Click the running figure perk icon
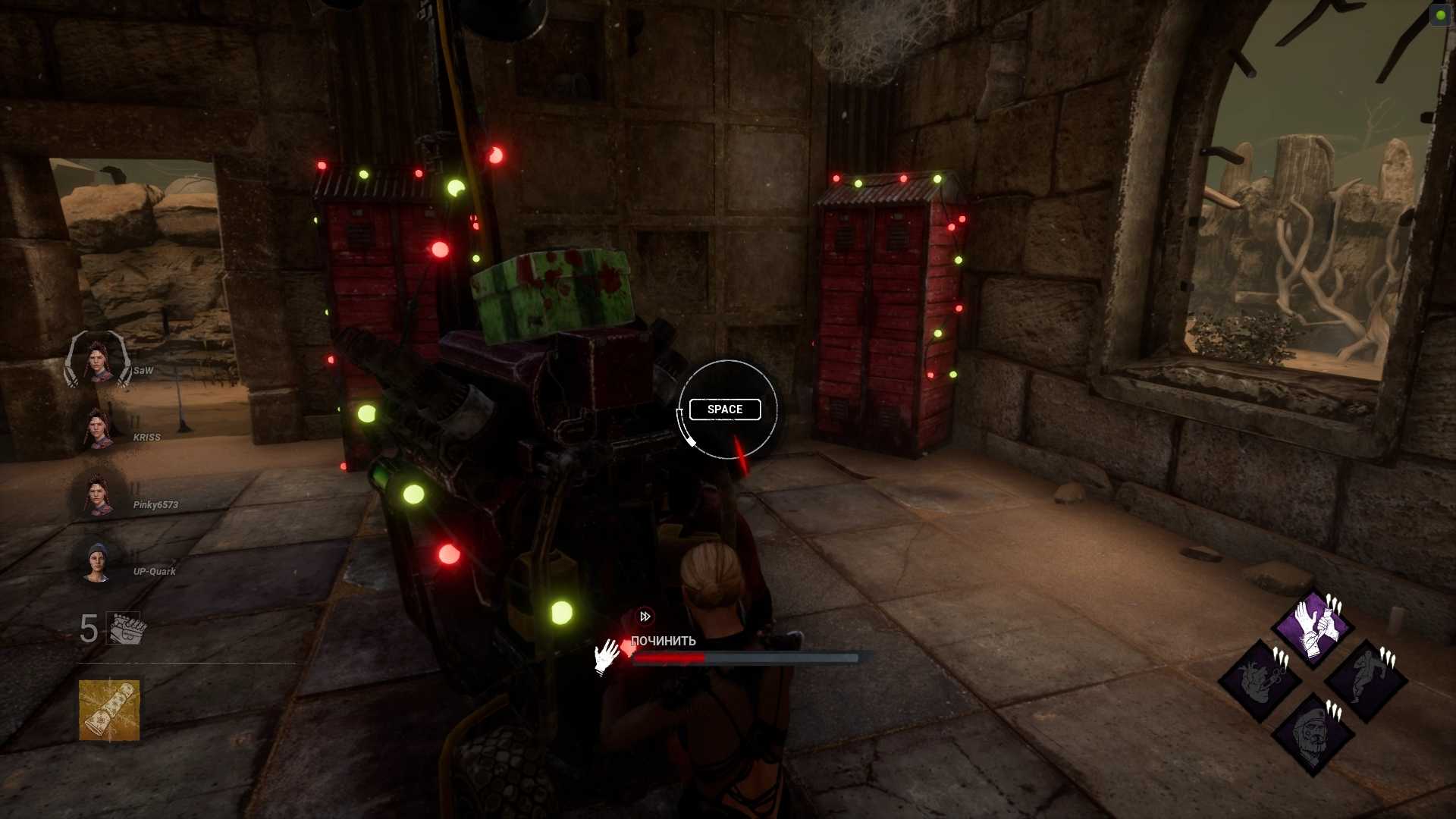Viewport: 1456px width, 819px height. click(x=1366, y=680)
